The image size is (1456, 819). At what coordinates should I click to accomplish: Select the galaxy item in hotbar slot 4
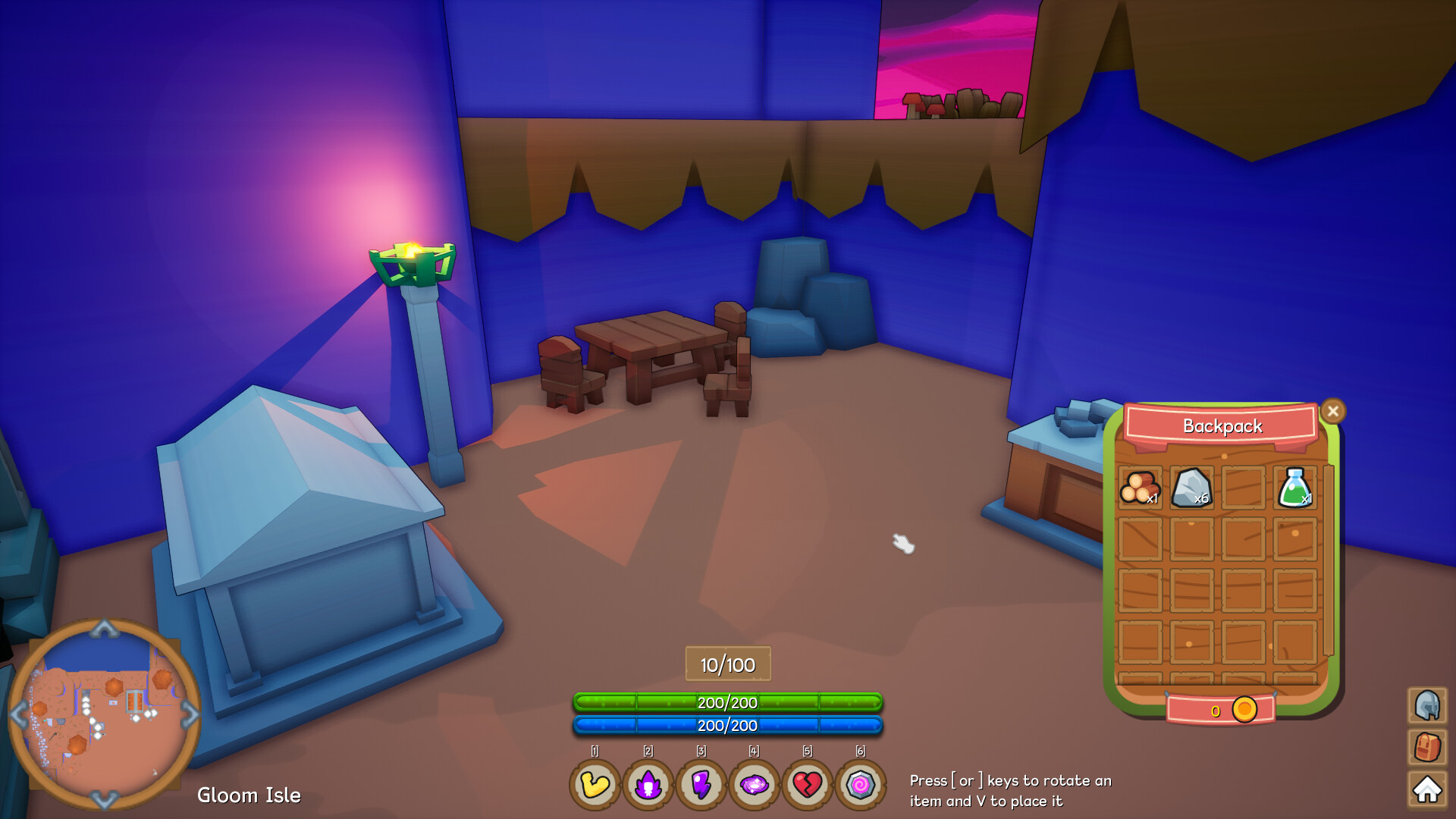pyautogui.click(x=754, y=786)
